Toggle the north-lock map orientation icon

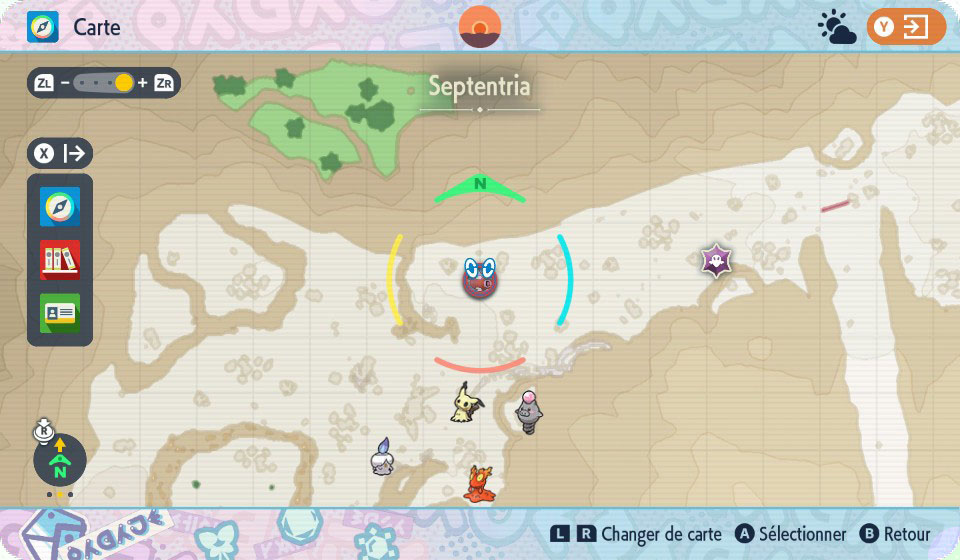(59, 460)
